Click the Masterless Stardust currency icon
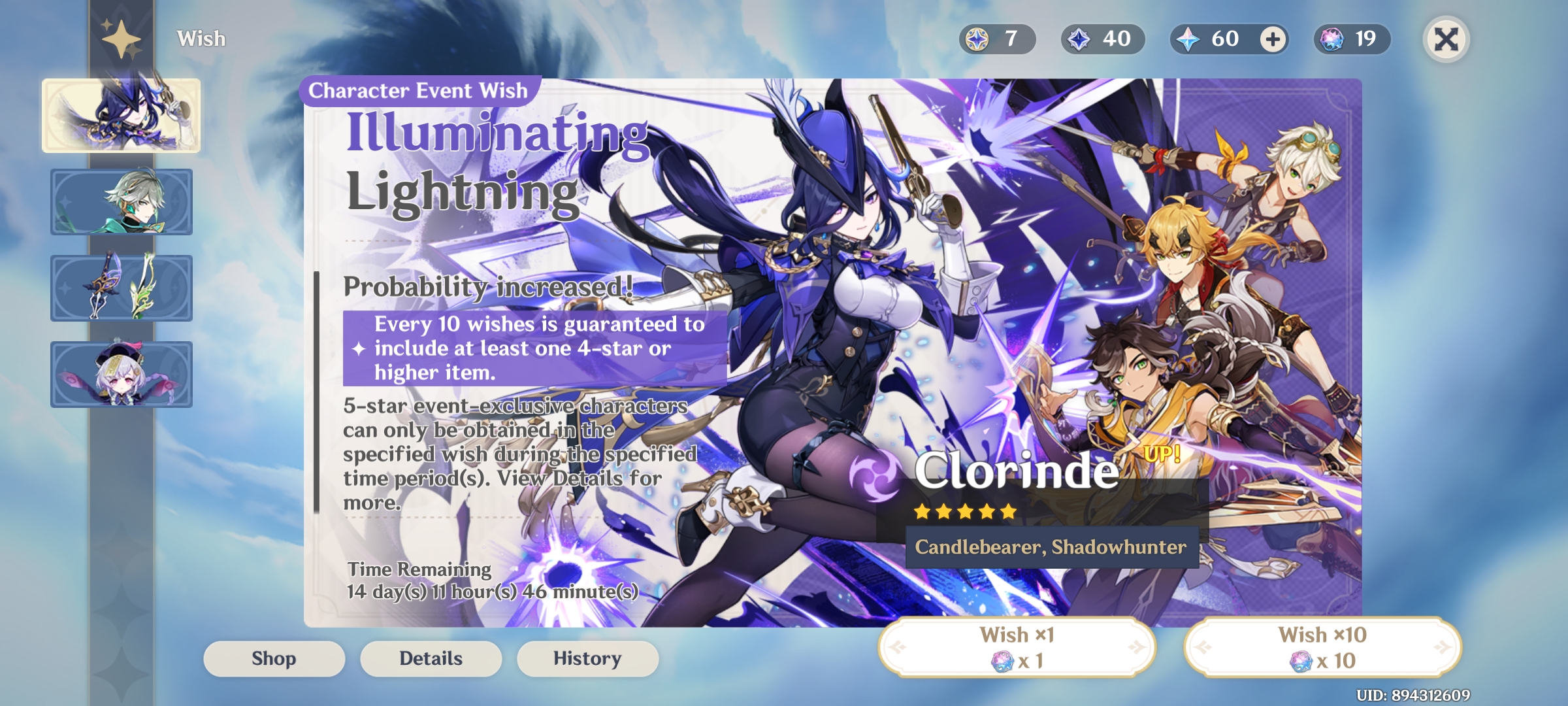Image resolution: width=1568 pixels, height=706 pixels. coord(1079,39)
